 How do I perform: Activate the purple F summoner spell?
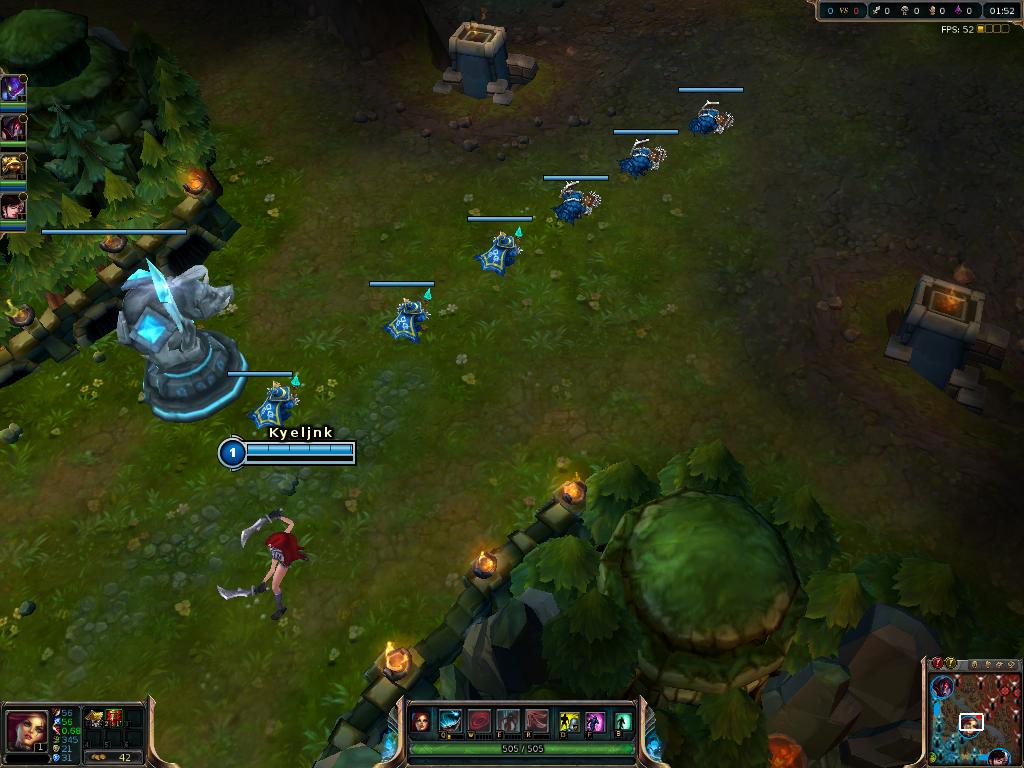[595, 721]
